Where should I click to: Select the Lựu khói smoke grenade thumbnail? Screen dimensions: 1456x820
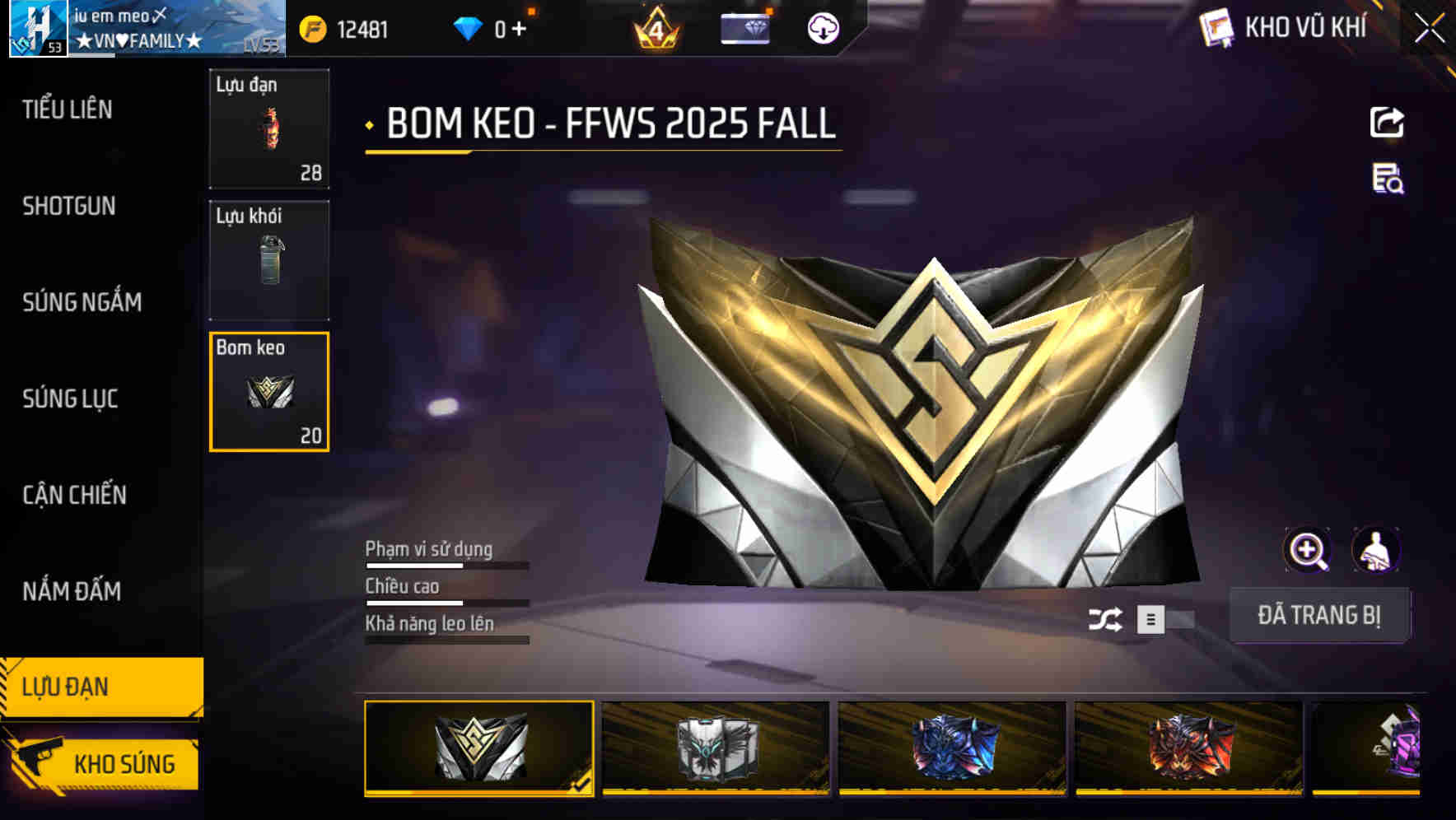(269, 261)
